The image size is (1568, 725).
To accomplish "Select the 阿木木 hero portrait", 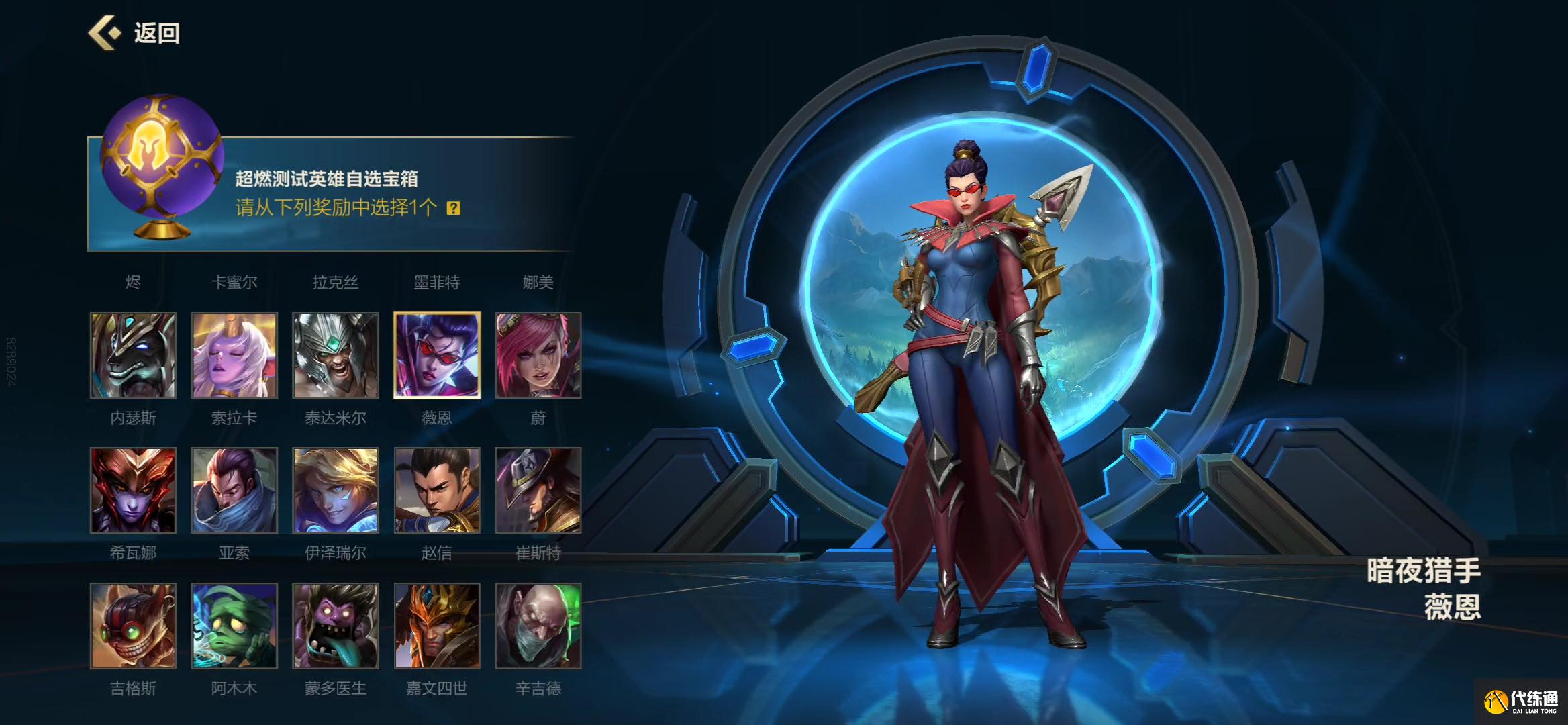I will 234,626.
